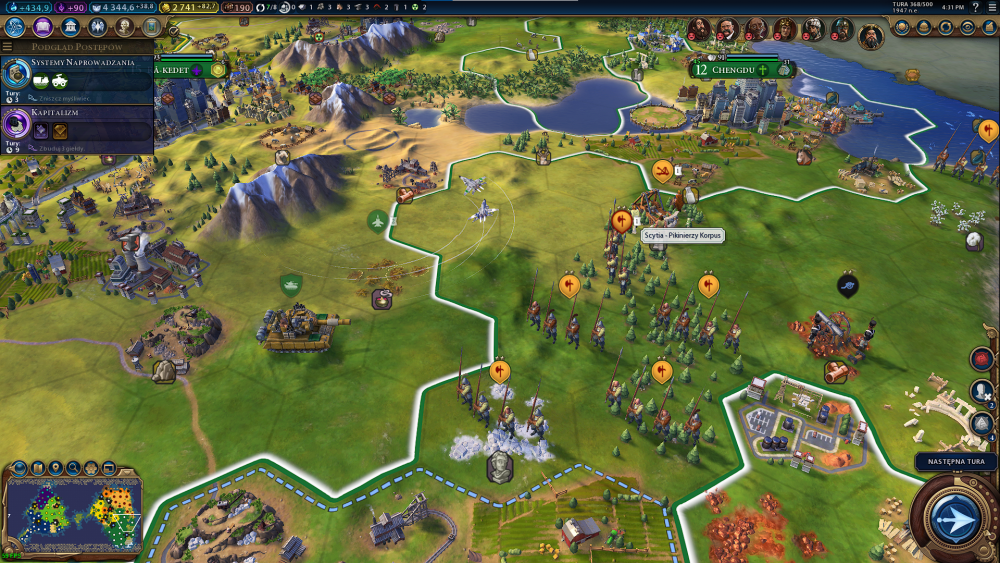This screenshot has width=1000, height=563.
Task: Select the Scytia pikemen corps unit flag
Action: click(x=621, y=218)
